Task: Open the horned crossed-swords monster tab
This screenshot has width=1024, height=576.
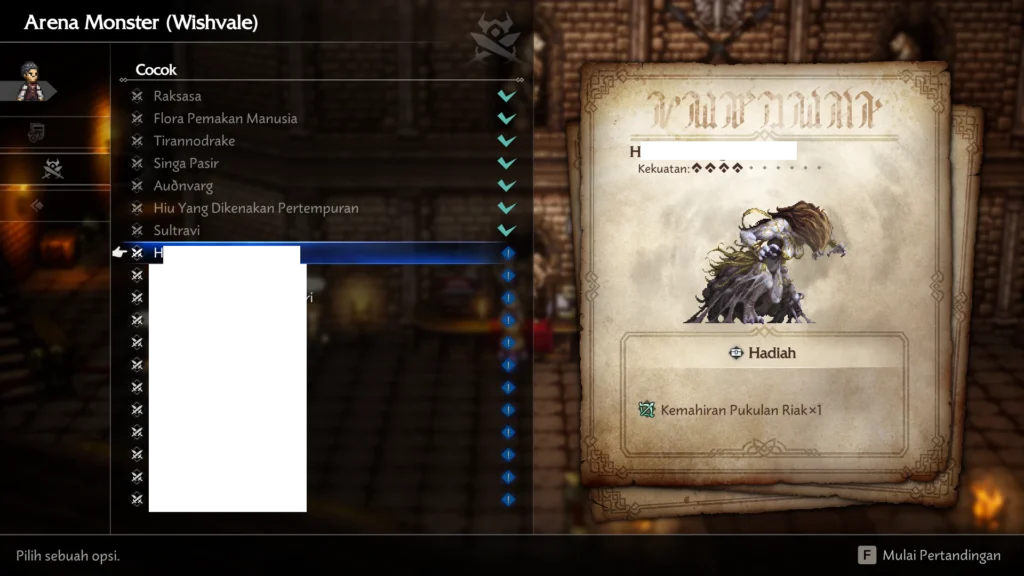Action: click(x=53, y=169)
